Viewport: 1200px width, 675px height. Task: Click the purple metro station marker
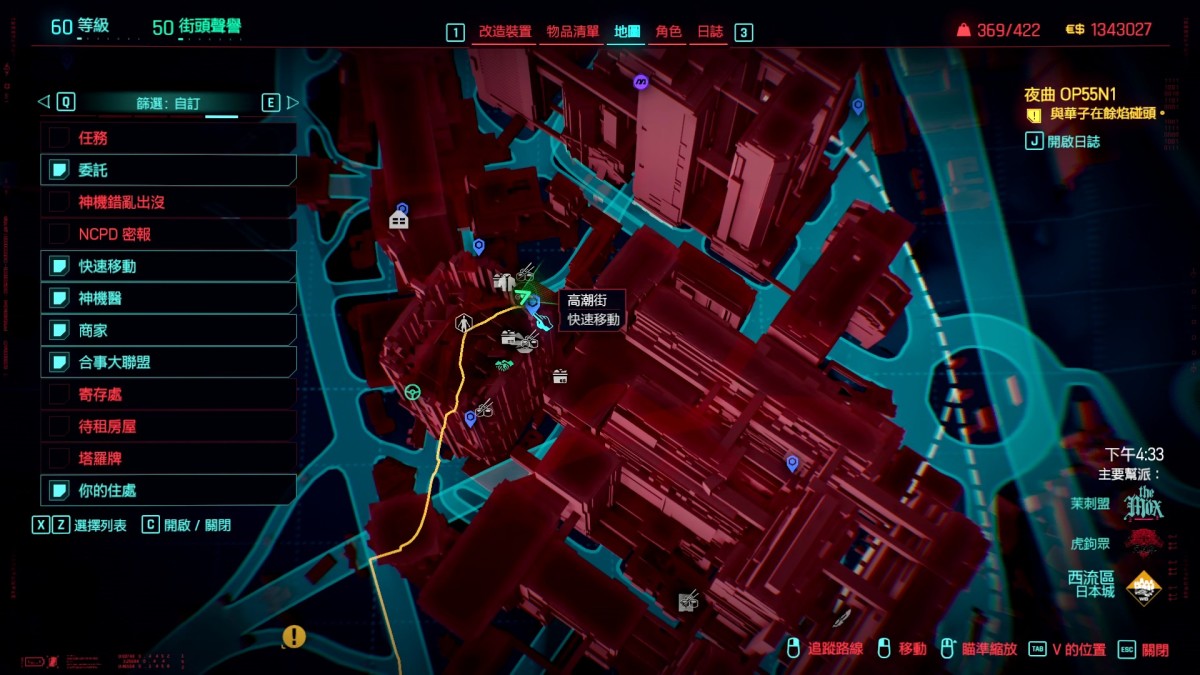point(641,82)
